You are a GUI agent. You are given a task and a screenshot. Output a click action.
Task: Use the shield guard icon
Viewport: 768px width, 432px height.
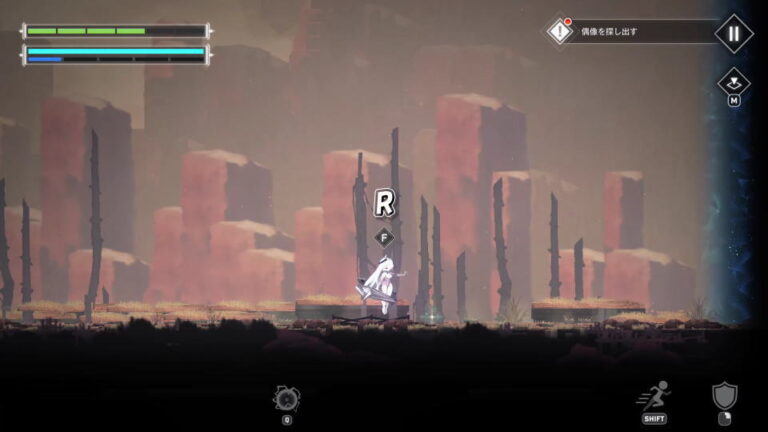(x=725, y=395)
